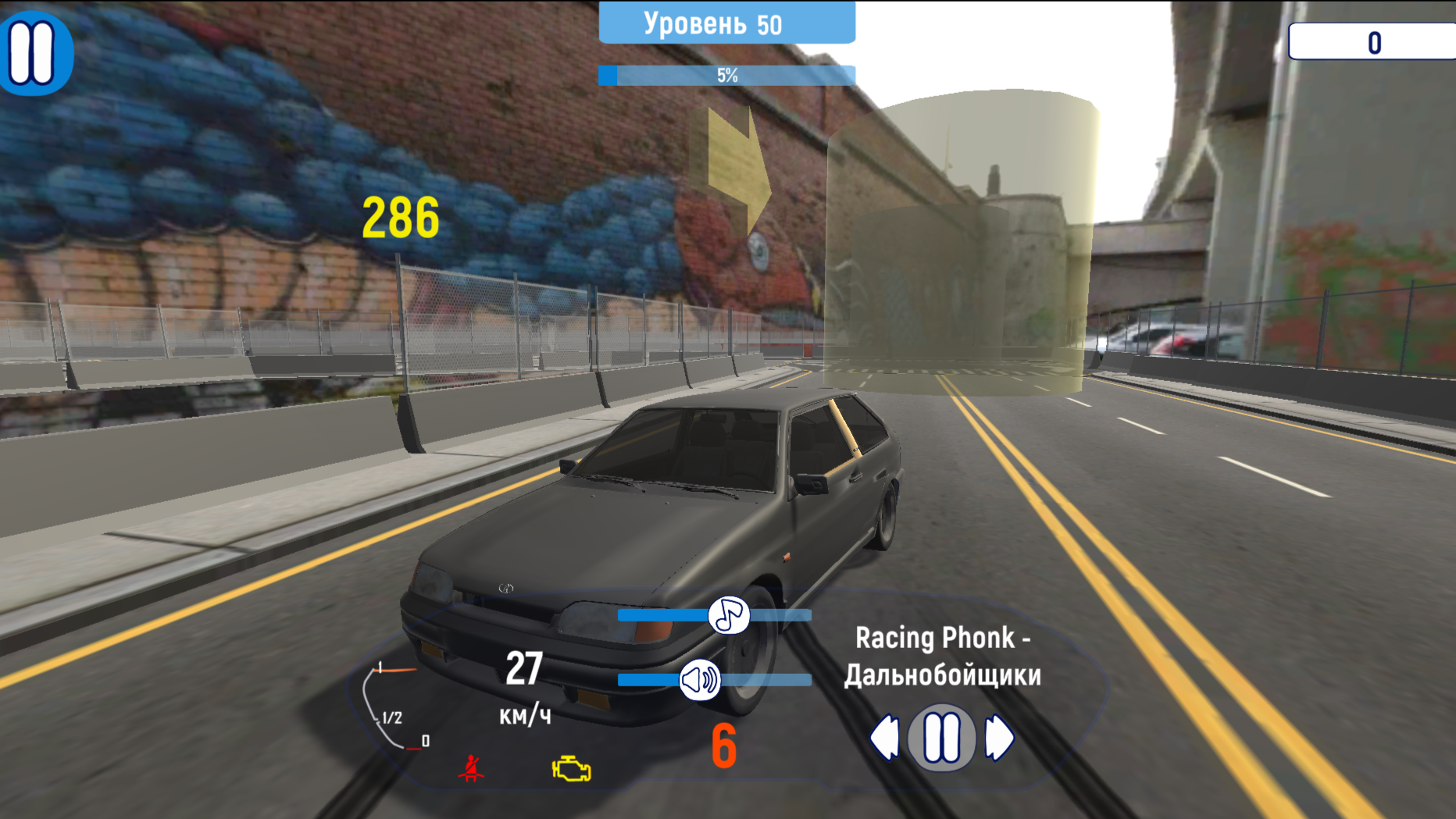Open the music track menu via note icon
This screenshot has width=1456, height=819.
click(729, 617)
